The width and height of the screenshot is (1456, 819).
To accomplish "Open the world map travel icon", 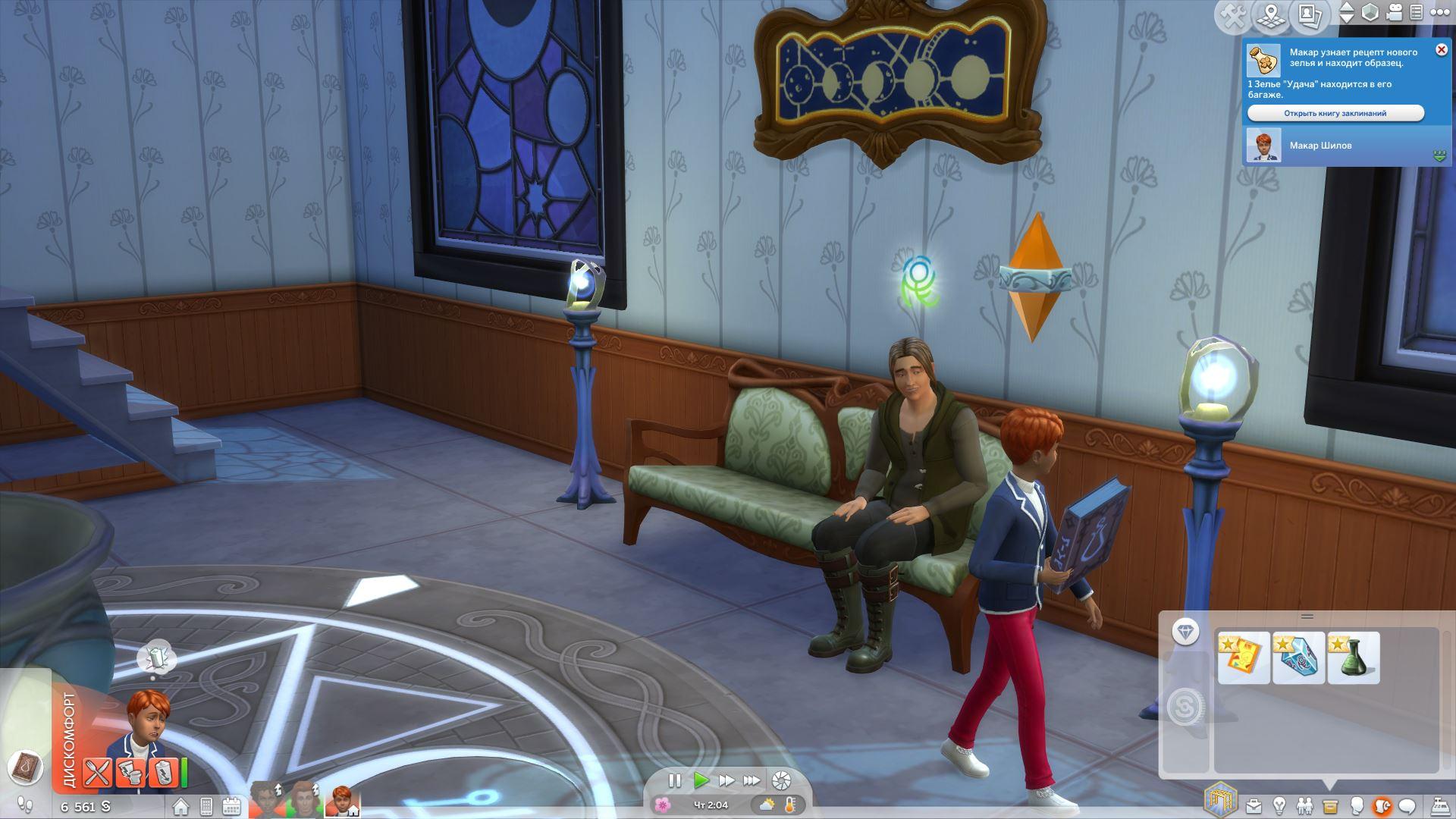I will [1272, 15].
